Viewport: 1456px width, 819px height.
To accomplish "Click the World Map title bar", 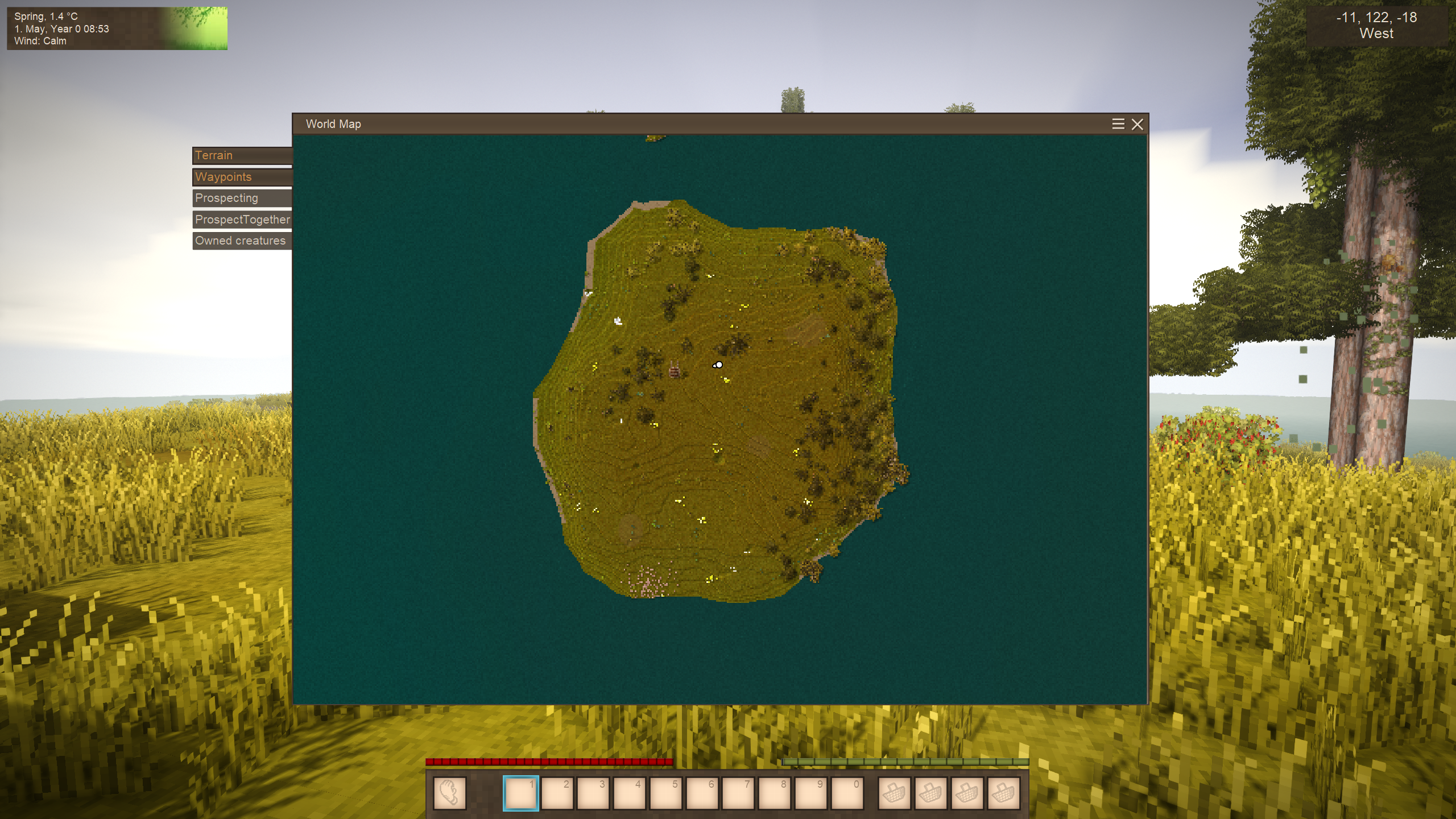I will pos(682,124).
